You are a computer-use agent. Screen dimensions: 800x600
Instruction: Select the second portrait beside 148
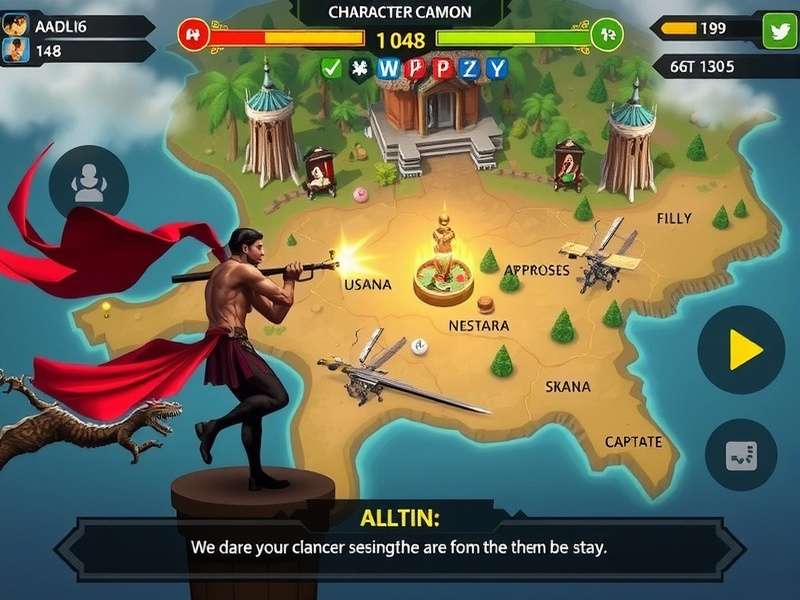tap(15, 49)
